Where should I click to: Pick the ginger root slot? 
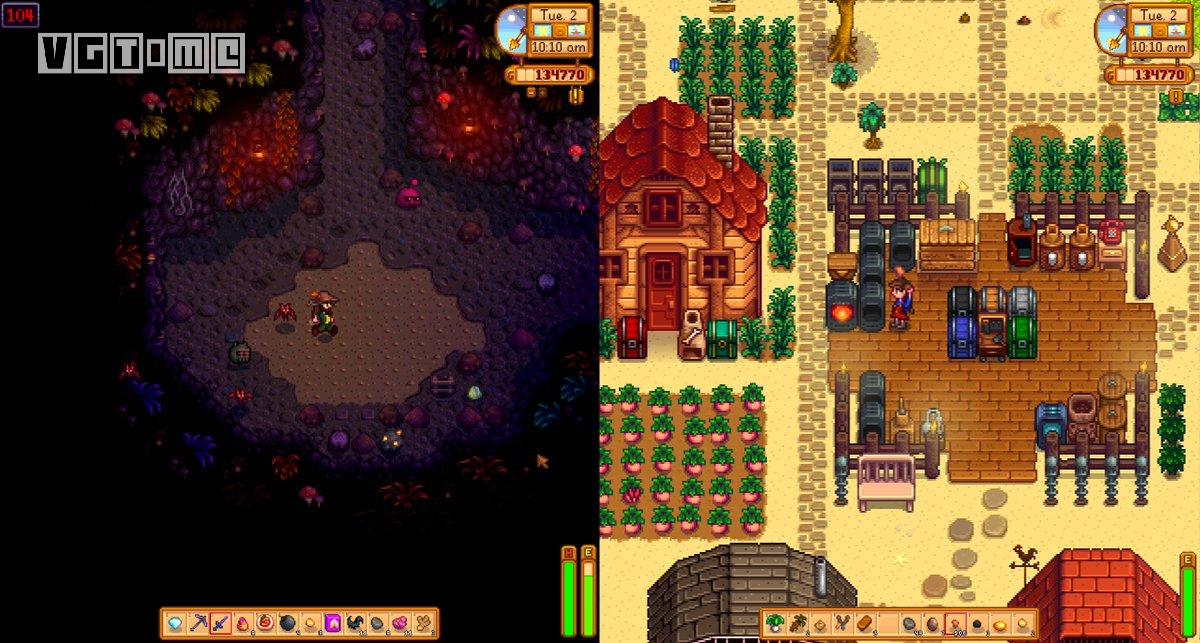pos(421,622)
